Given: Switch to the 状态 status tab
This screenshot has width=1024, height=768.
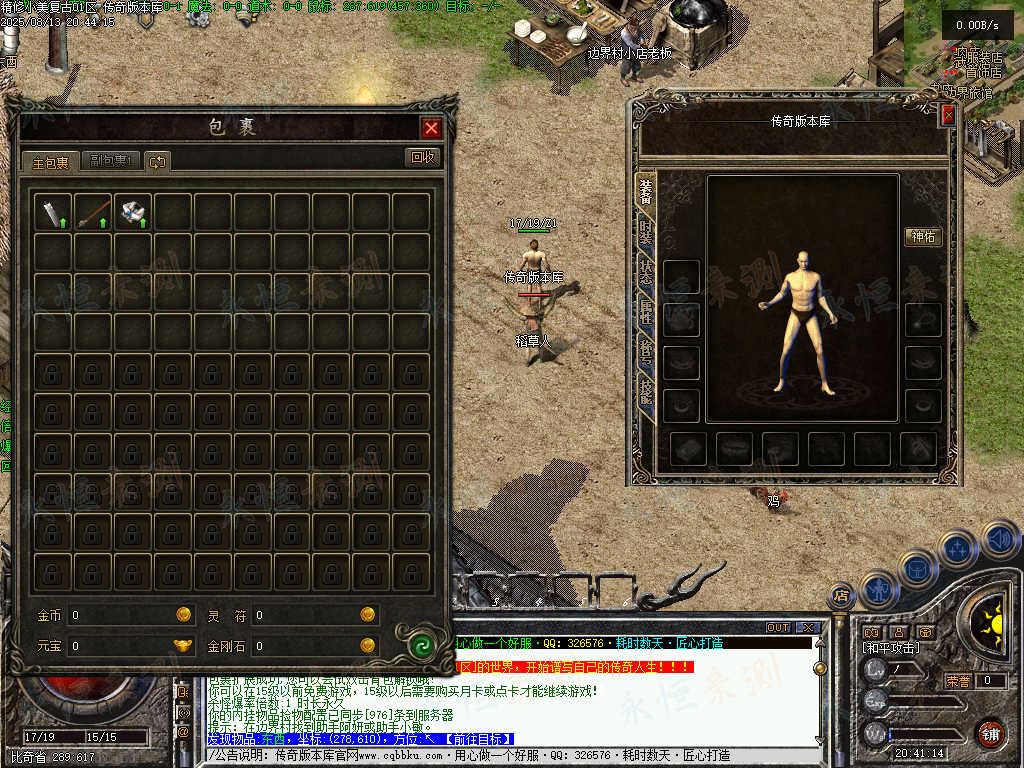Looking at the screenshot, I should tap(646, 274).
